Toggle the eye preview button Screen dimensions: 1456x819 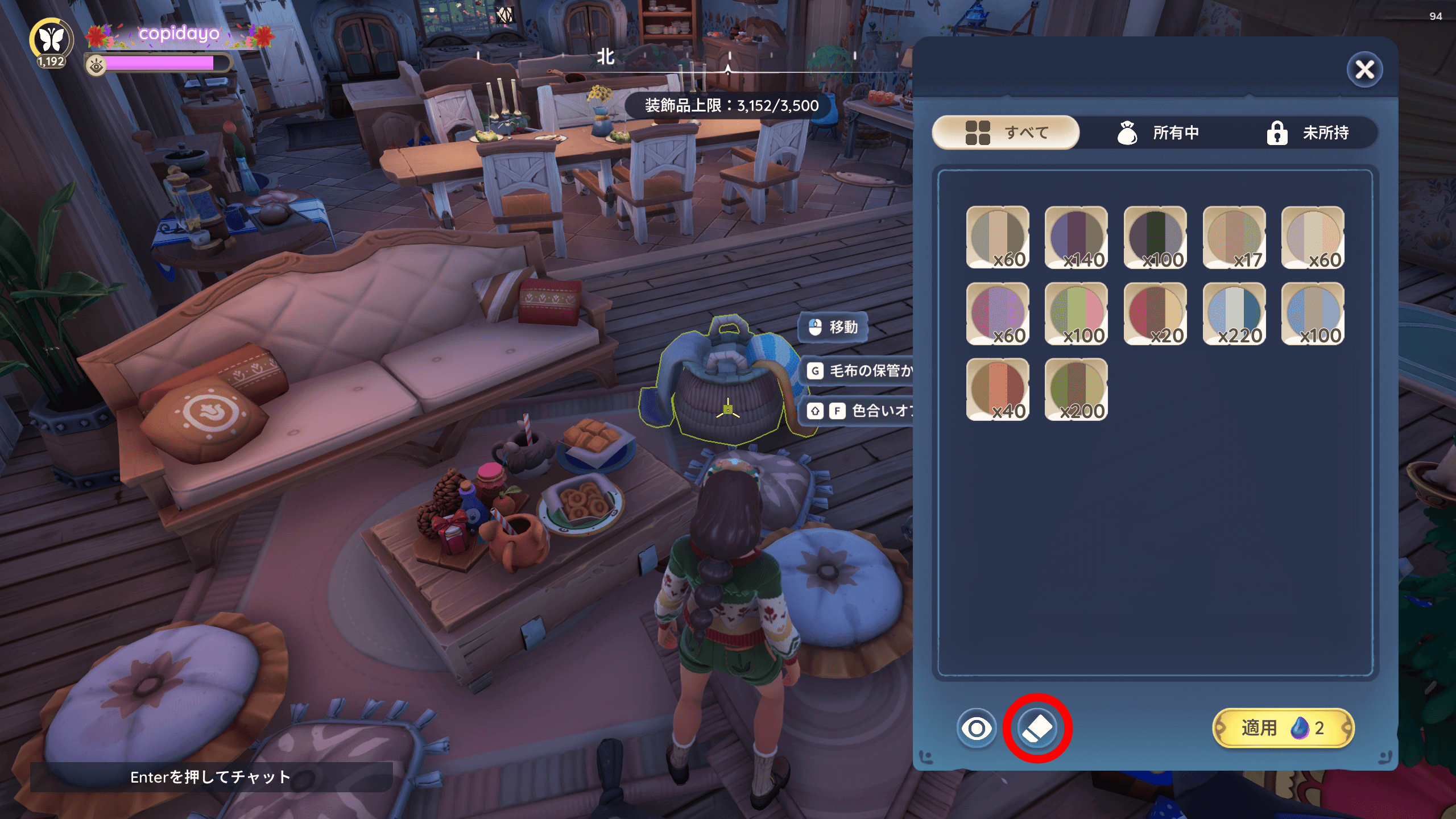pos(977,728)
